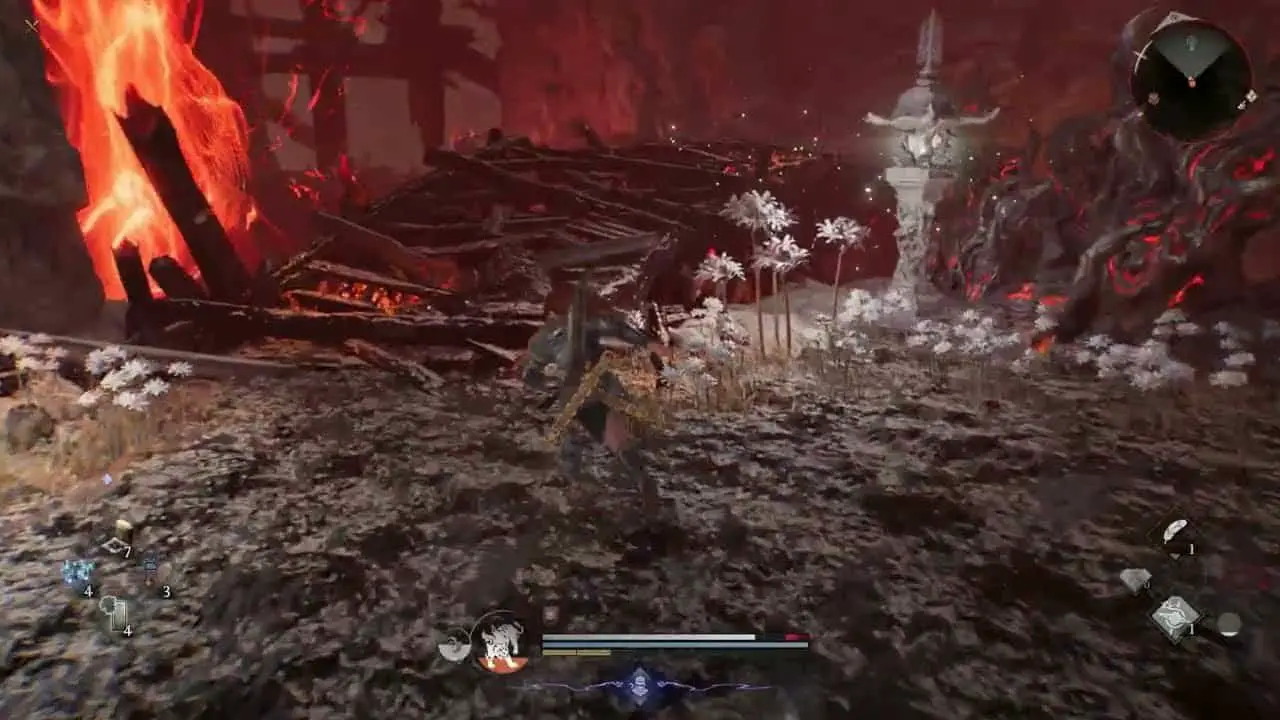Select the white feather slot
Image resolution: width=1280 pixels, height=720 pixels.
point(1174,533)
